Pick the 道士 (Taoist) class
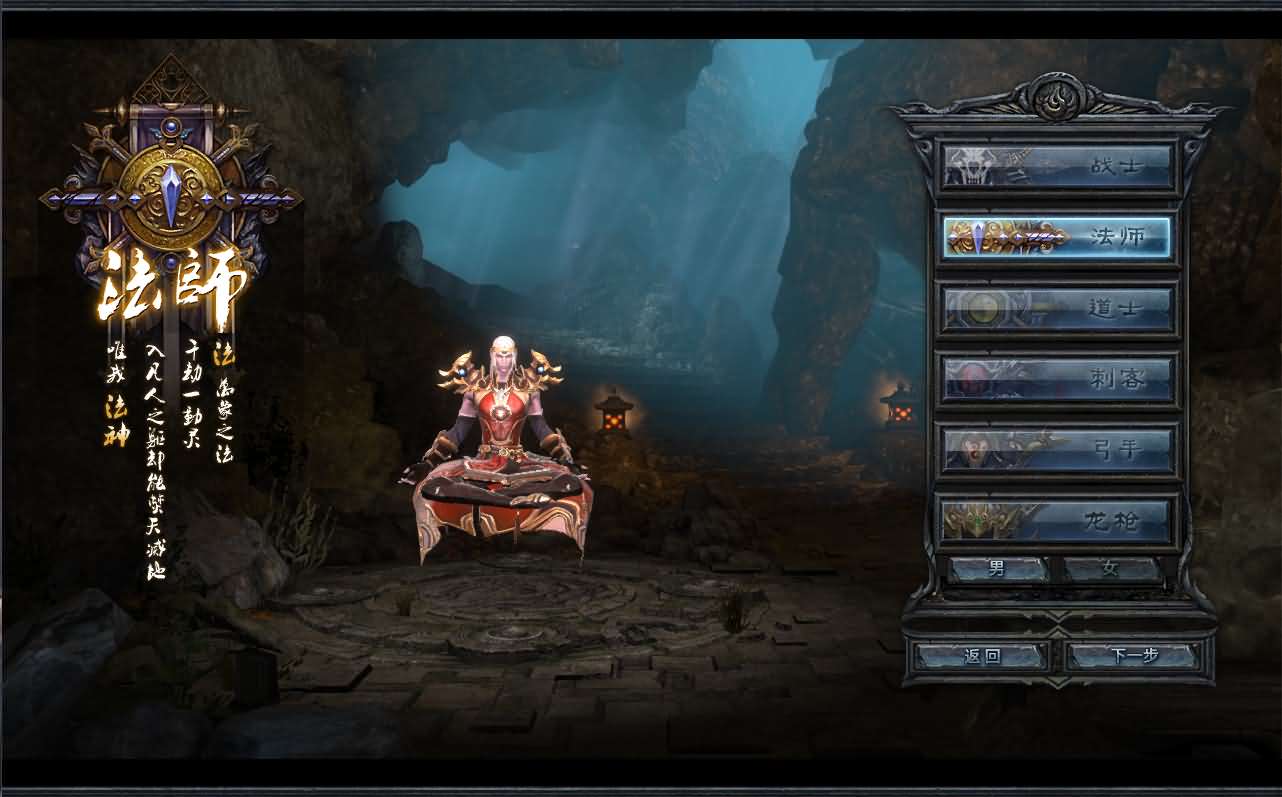The height and width of the screenshot is (797, 1282). (x=1057, y=308)
